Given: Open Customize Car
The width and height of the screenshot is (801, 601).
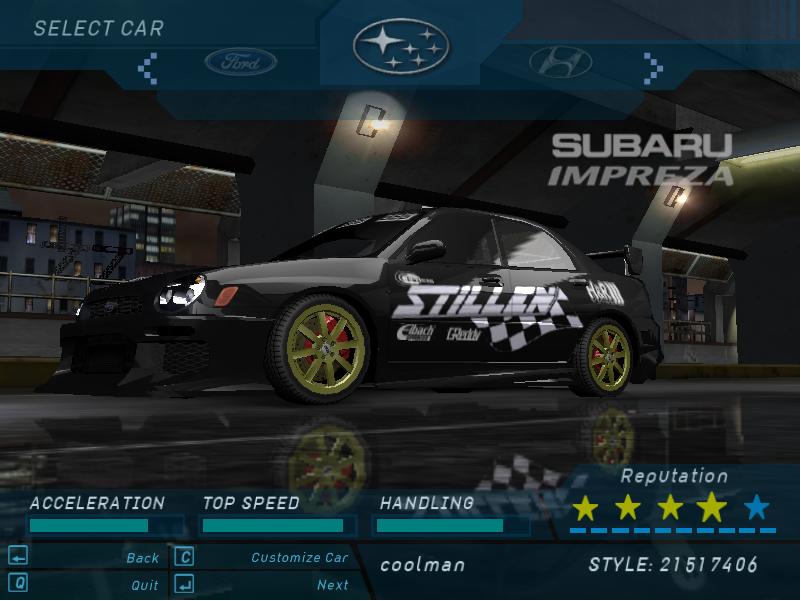Looking at the screenshot, I should [299, 558].
